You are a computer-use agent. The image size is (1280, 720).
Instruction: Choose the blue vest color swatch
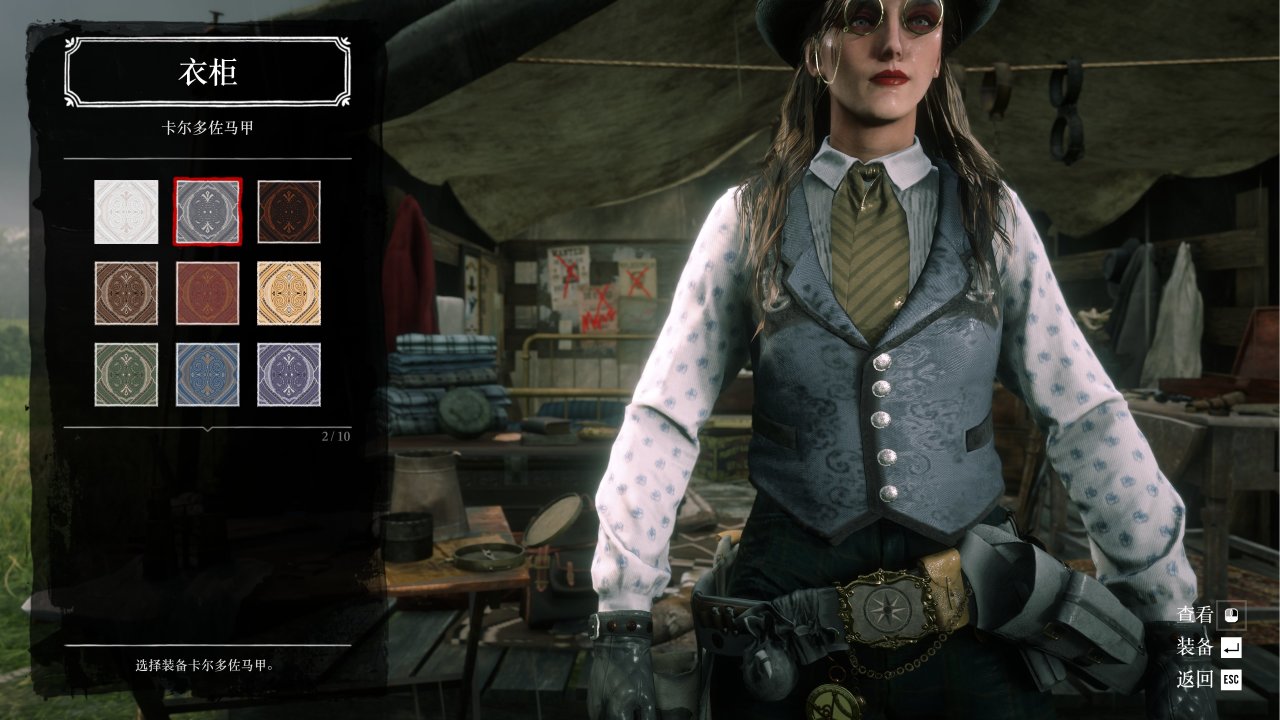208,374
